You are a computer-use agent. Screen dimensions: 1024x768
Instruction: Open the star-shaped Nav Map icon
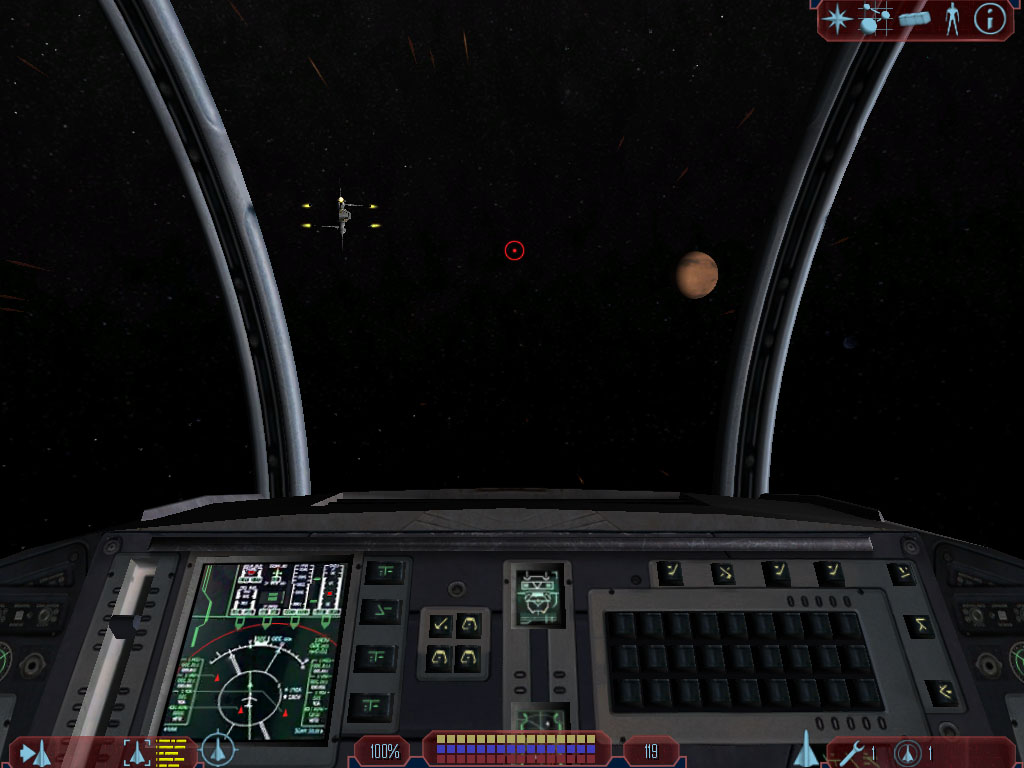[837, 19]
